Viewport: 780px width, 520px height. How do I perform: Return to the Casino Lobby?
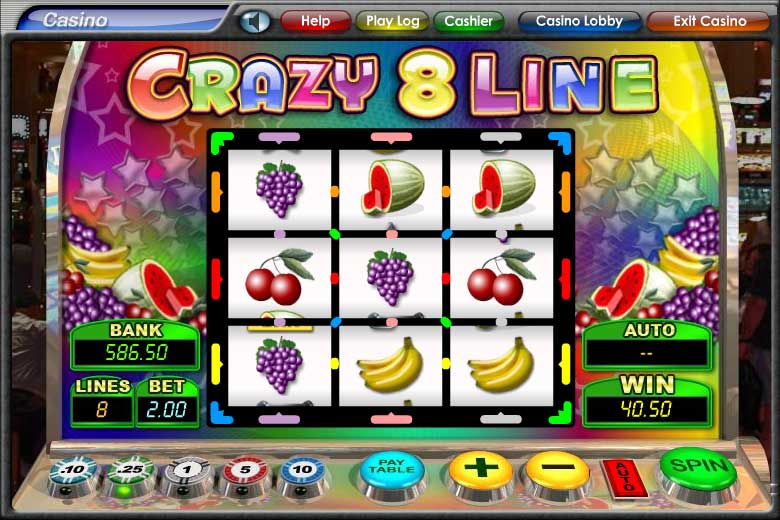coord(579,21)
